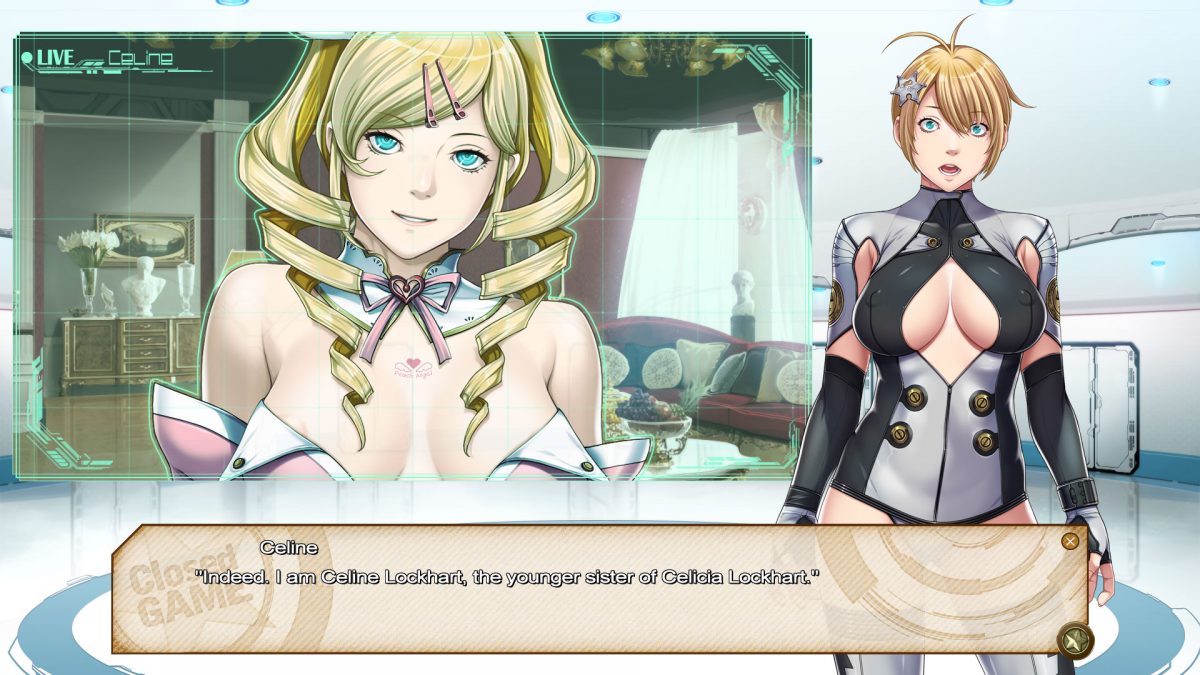
Task: Click the round star button to advance dialogue
Action: click(1075, 639)
